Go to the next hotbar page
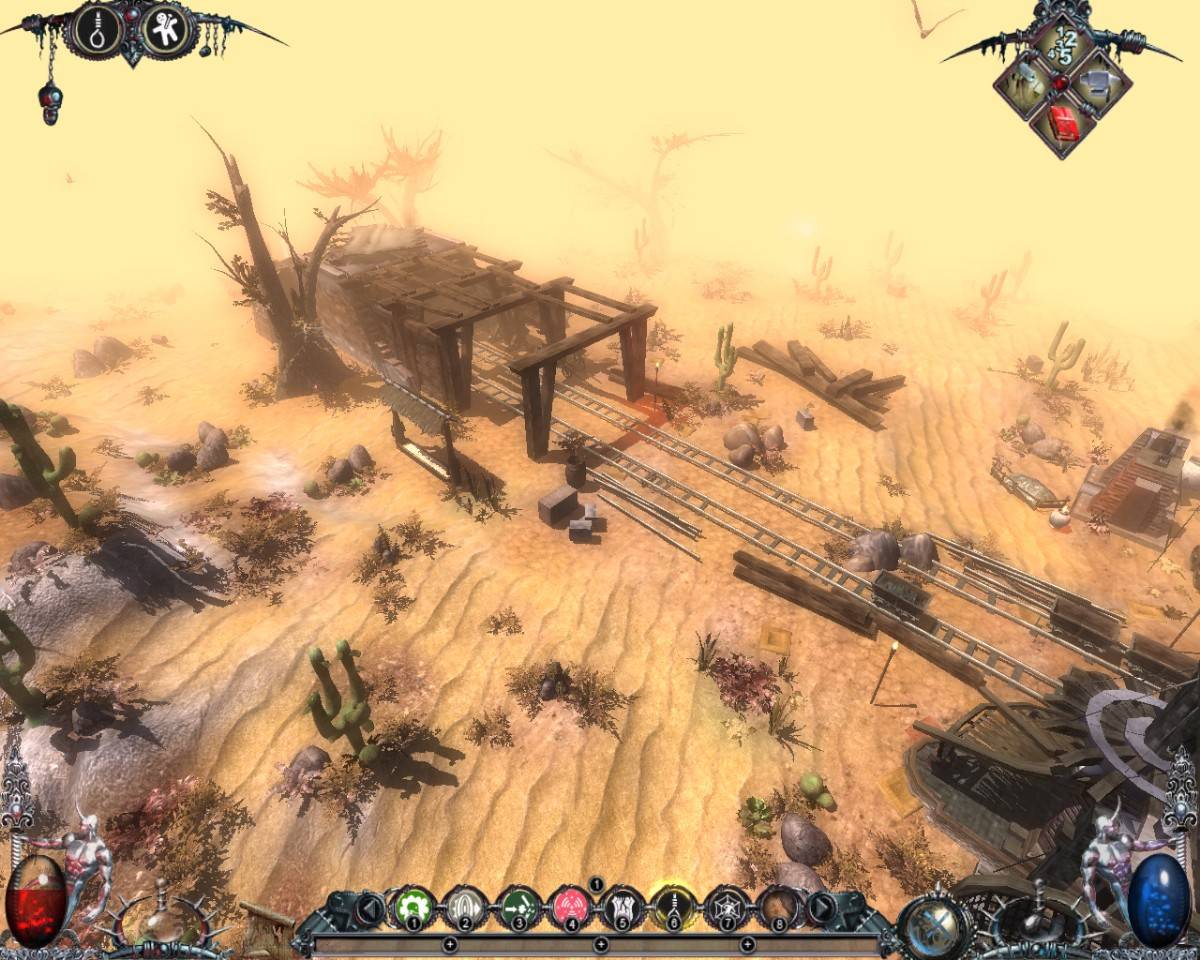 (x=820, y=908)
